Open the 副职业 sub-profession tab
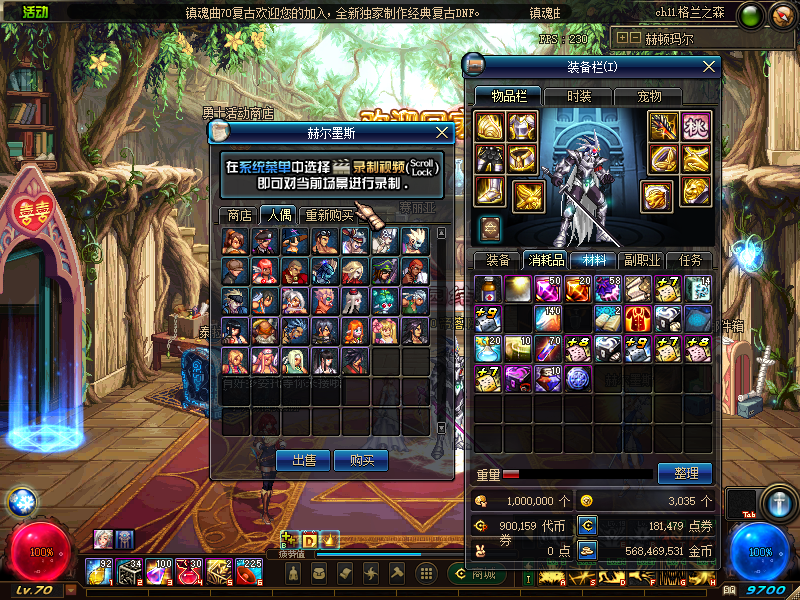 [x=641, y=260]
